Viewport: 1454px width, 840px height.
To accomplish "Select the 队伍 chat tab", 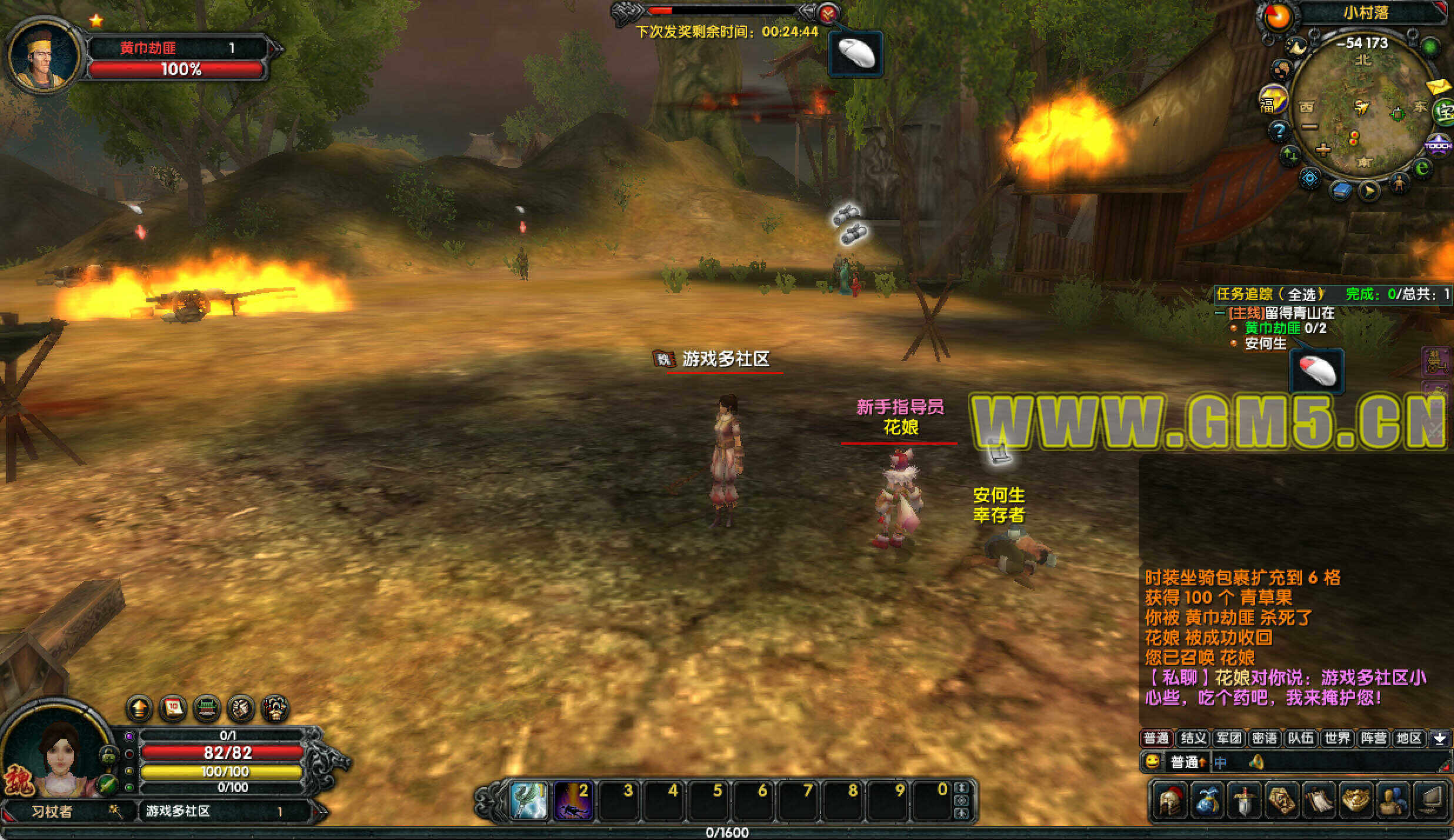I will pos(1300,738).
